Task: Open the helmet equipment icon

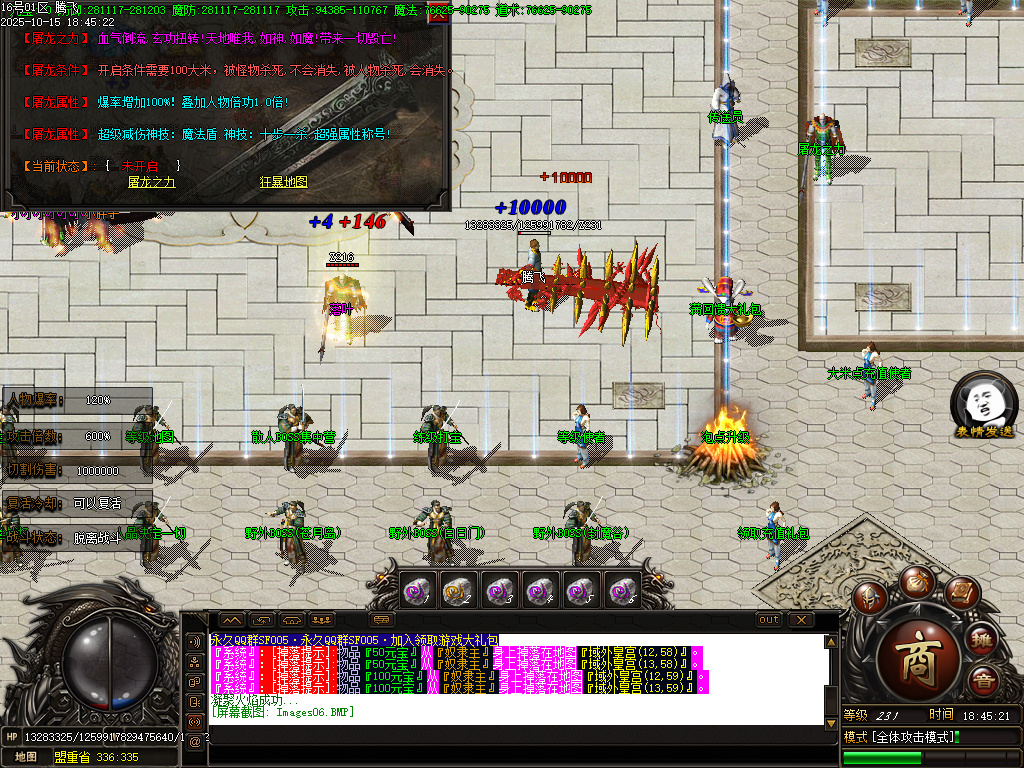Action: coord(869,596)
